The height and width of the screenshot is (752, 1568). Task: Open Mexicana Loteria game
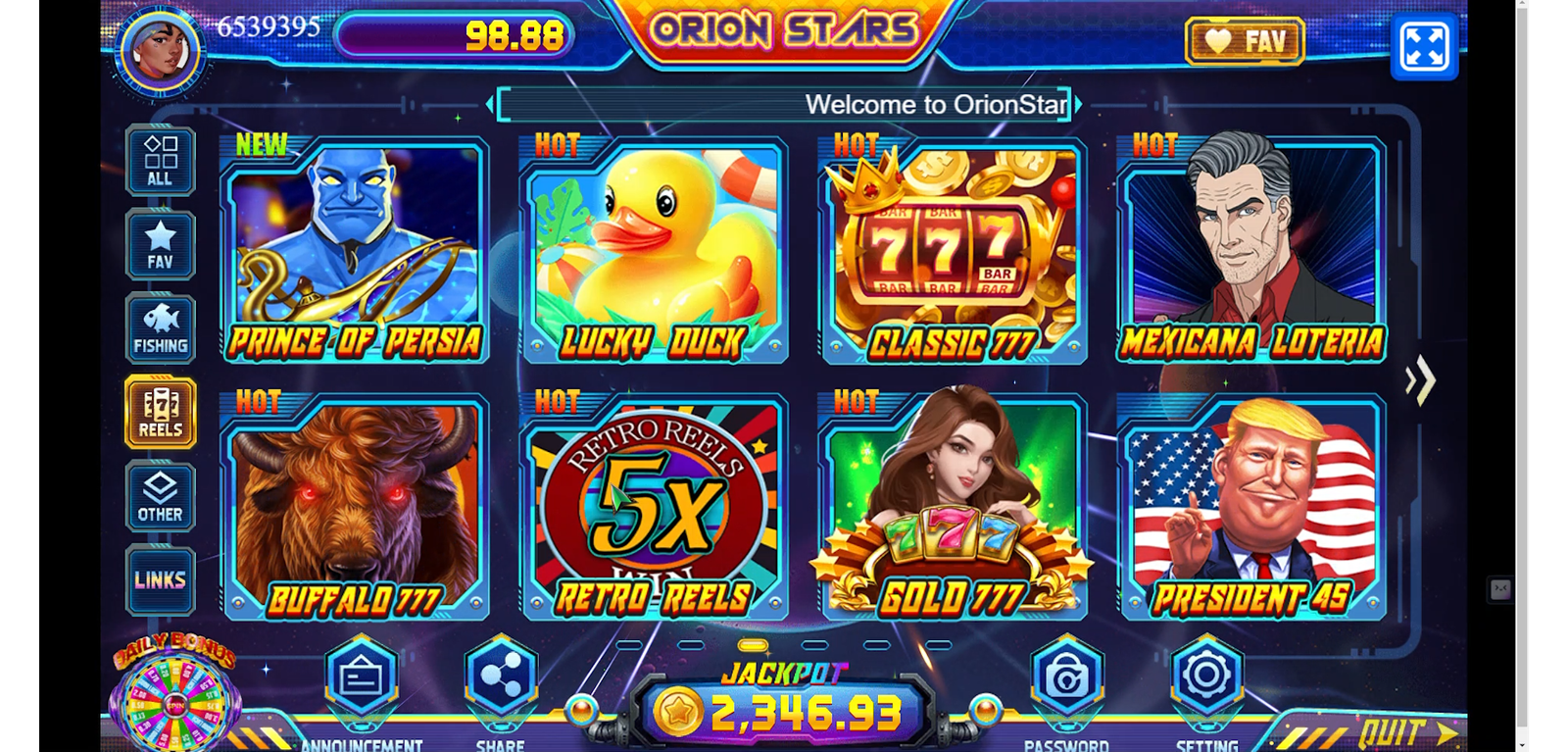point(1251,250)
